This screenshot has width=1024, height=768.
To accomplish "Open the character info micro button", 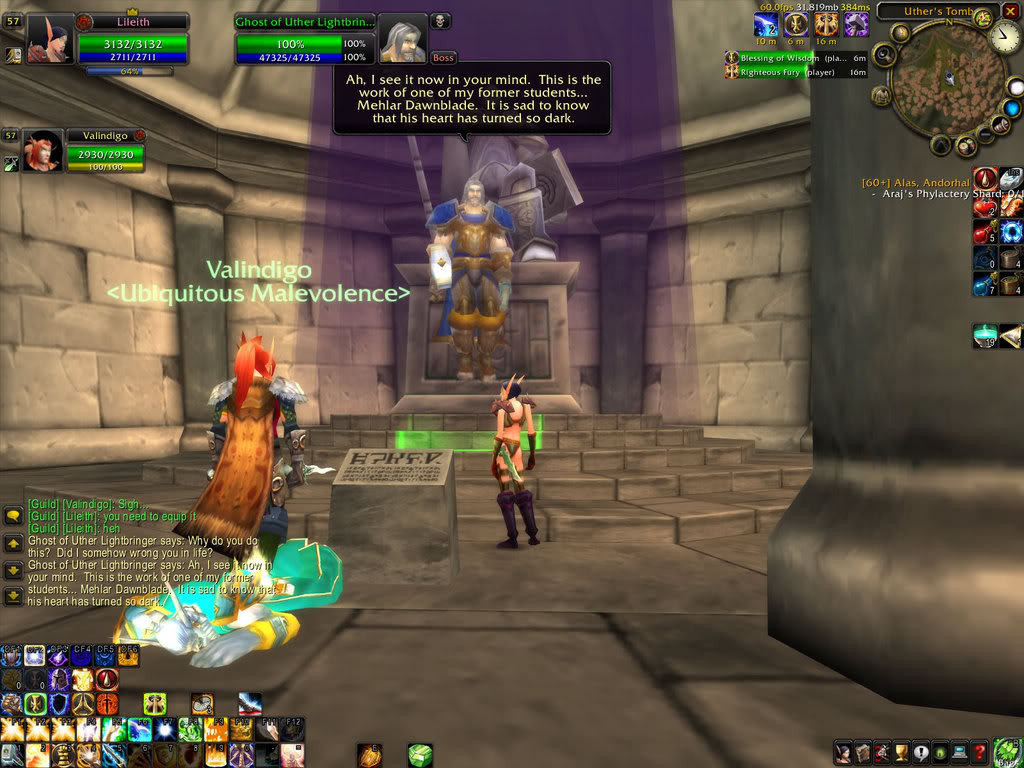I will point(843,753).
